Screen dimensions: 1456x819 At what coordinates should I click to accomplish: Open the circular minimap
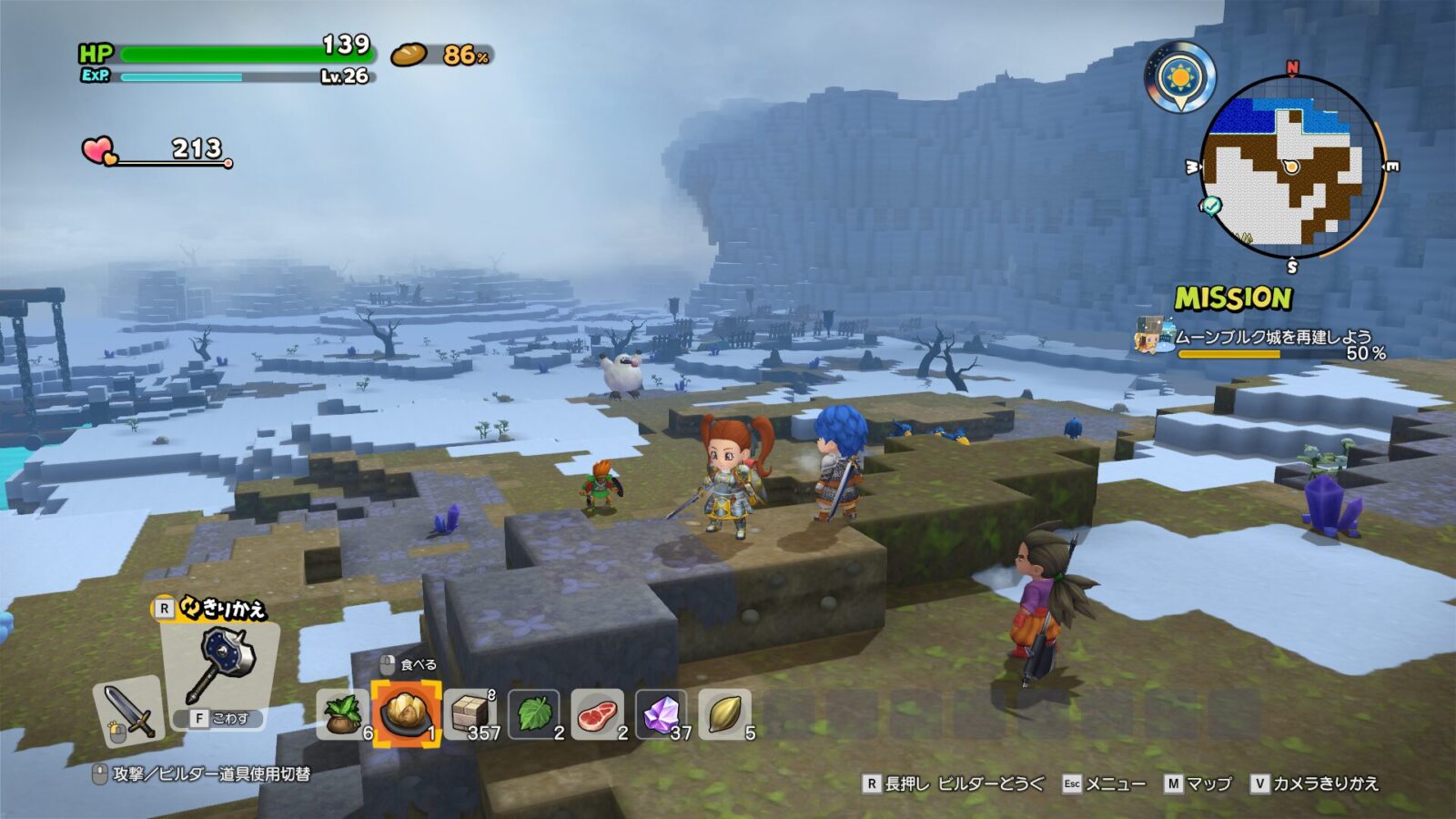1290,167
